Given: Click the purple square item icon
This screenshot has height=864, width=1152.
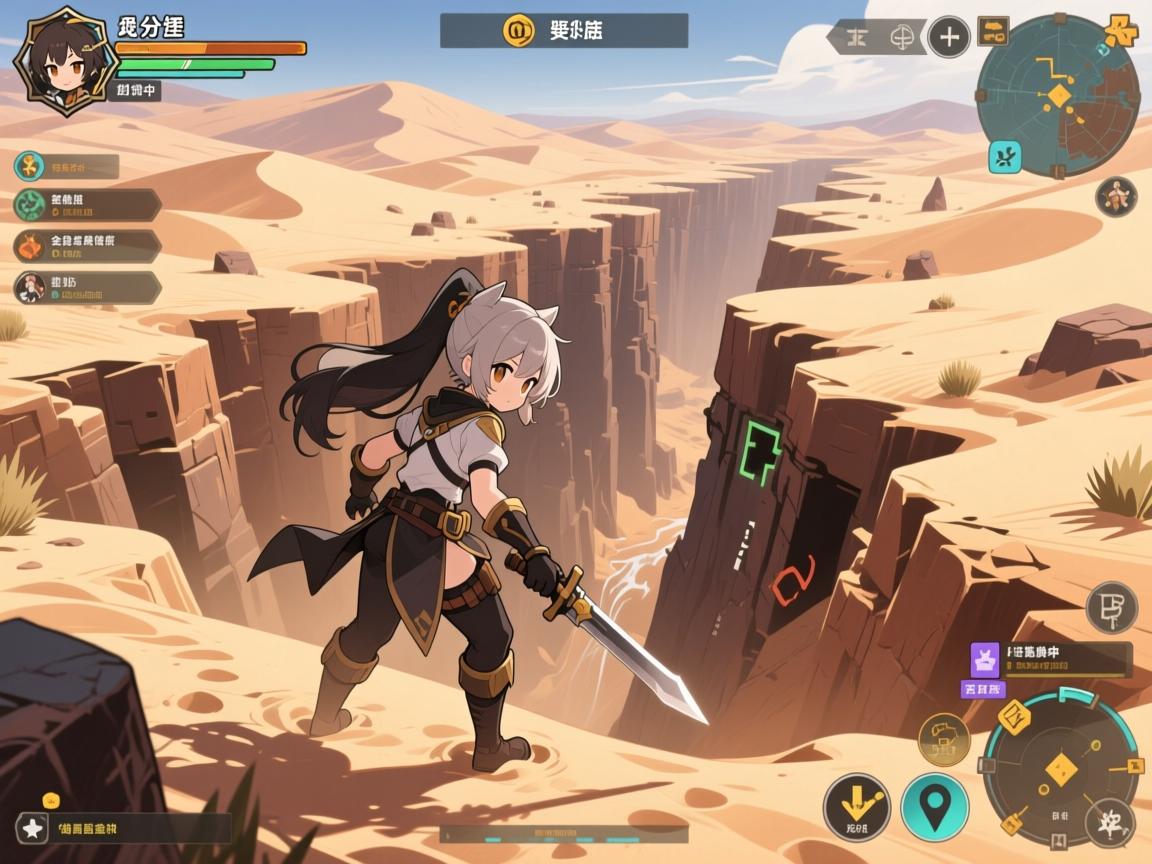Looking at the screenshot, I should (x=985, y=659).
